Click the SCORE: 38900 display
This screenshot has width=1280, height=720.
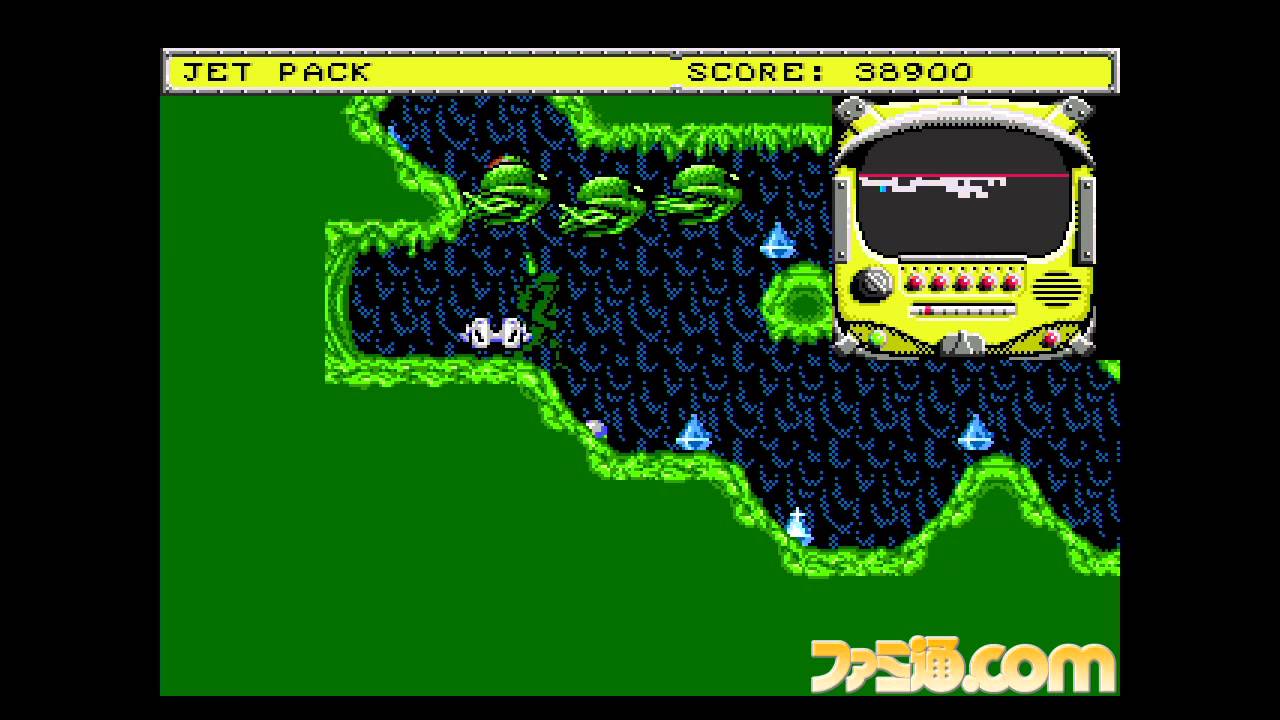[x=830, y=71]
